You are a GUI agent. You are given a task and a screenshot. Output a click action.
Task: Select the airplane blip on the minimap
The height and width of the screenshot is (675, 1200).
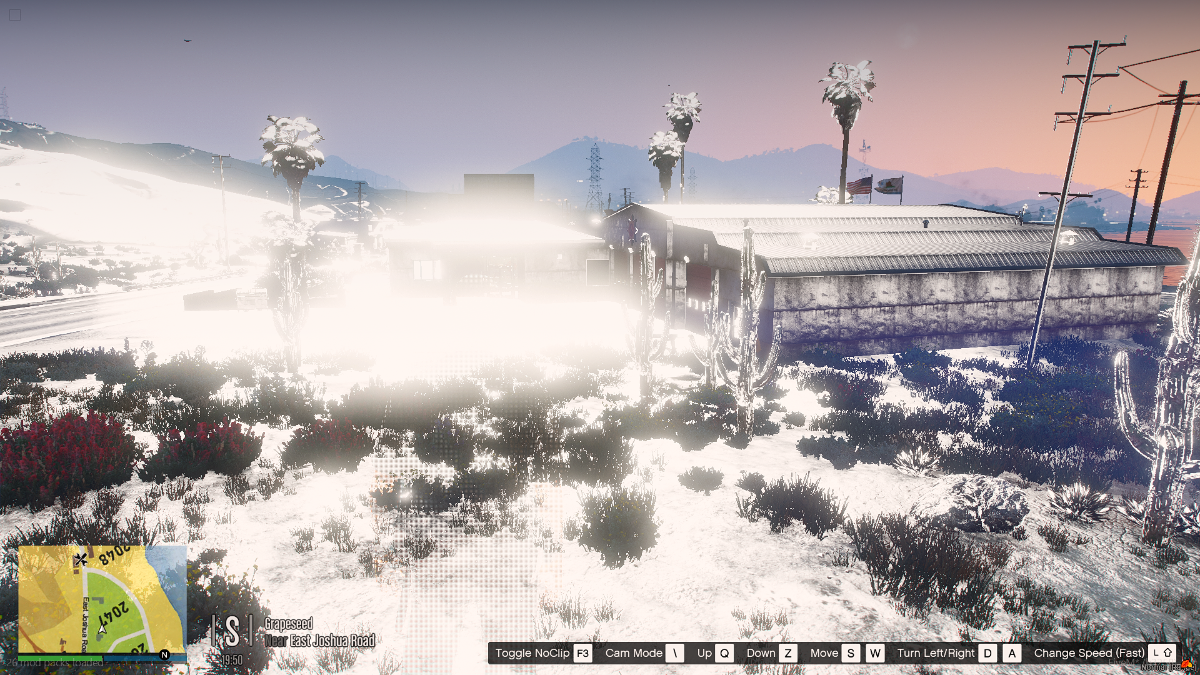80,559
